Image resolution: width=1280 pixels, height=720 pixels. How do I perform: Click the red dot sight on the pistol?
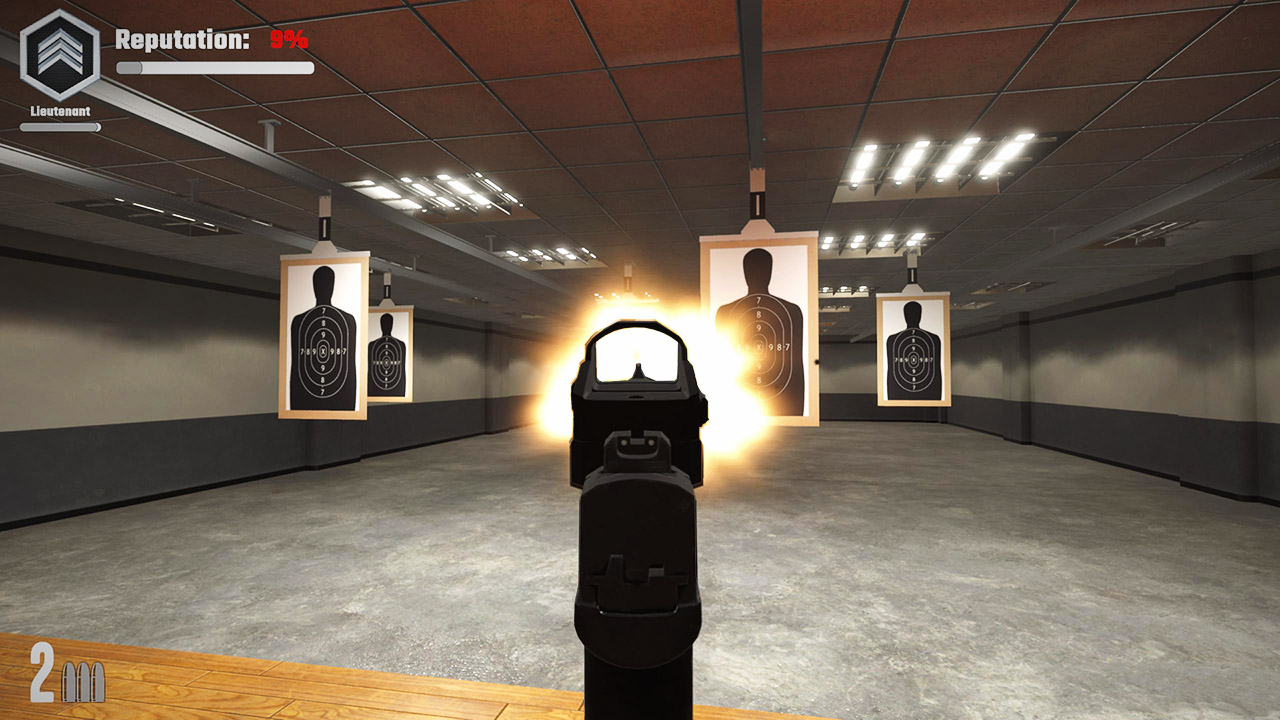[637, 360]
